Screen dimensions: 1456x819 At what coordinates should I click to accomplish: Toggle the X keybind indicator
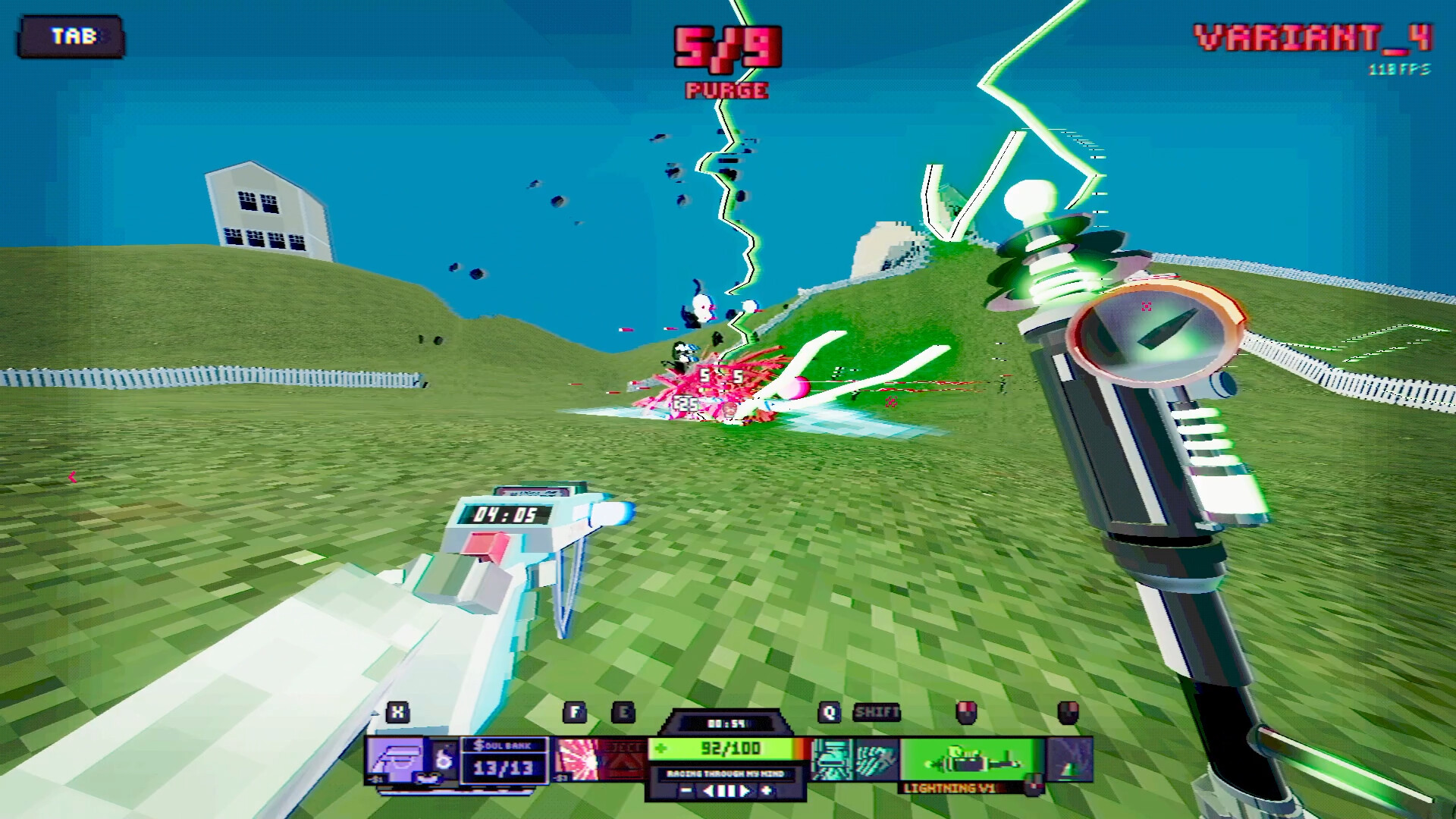(398, 713)
